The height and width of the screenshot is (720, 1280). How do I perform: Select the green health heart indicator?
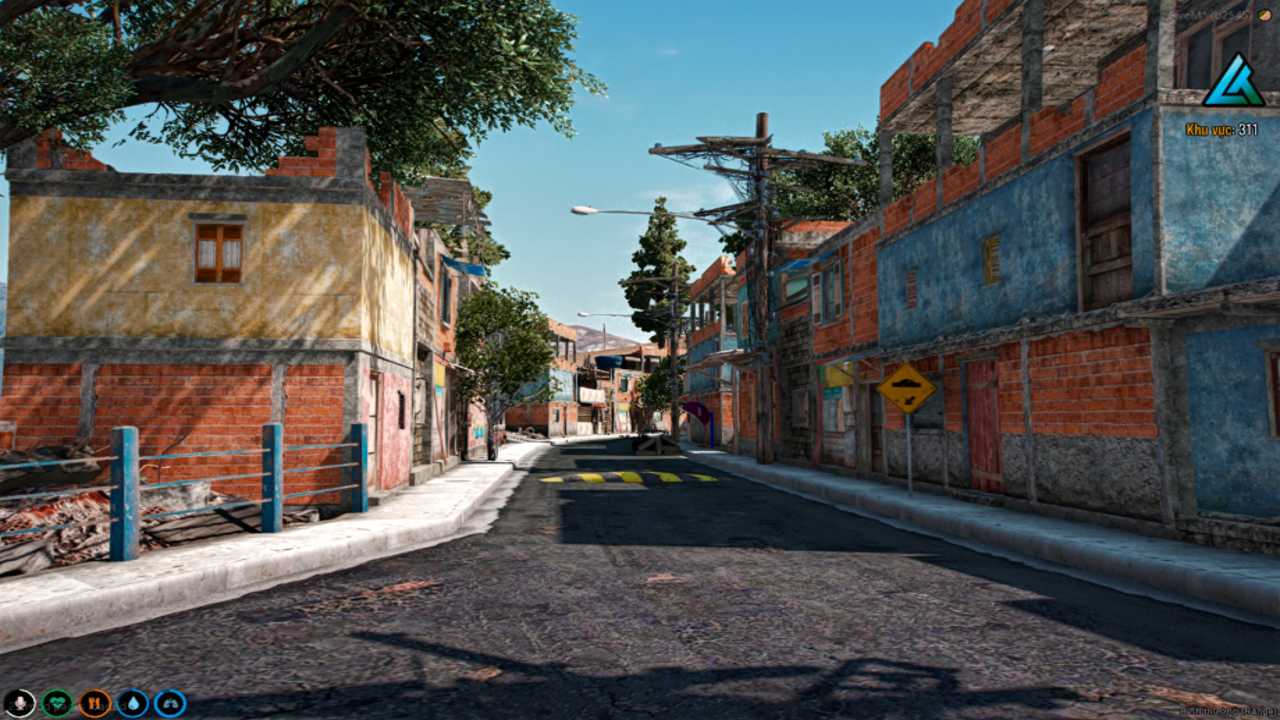pos(58,703)
